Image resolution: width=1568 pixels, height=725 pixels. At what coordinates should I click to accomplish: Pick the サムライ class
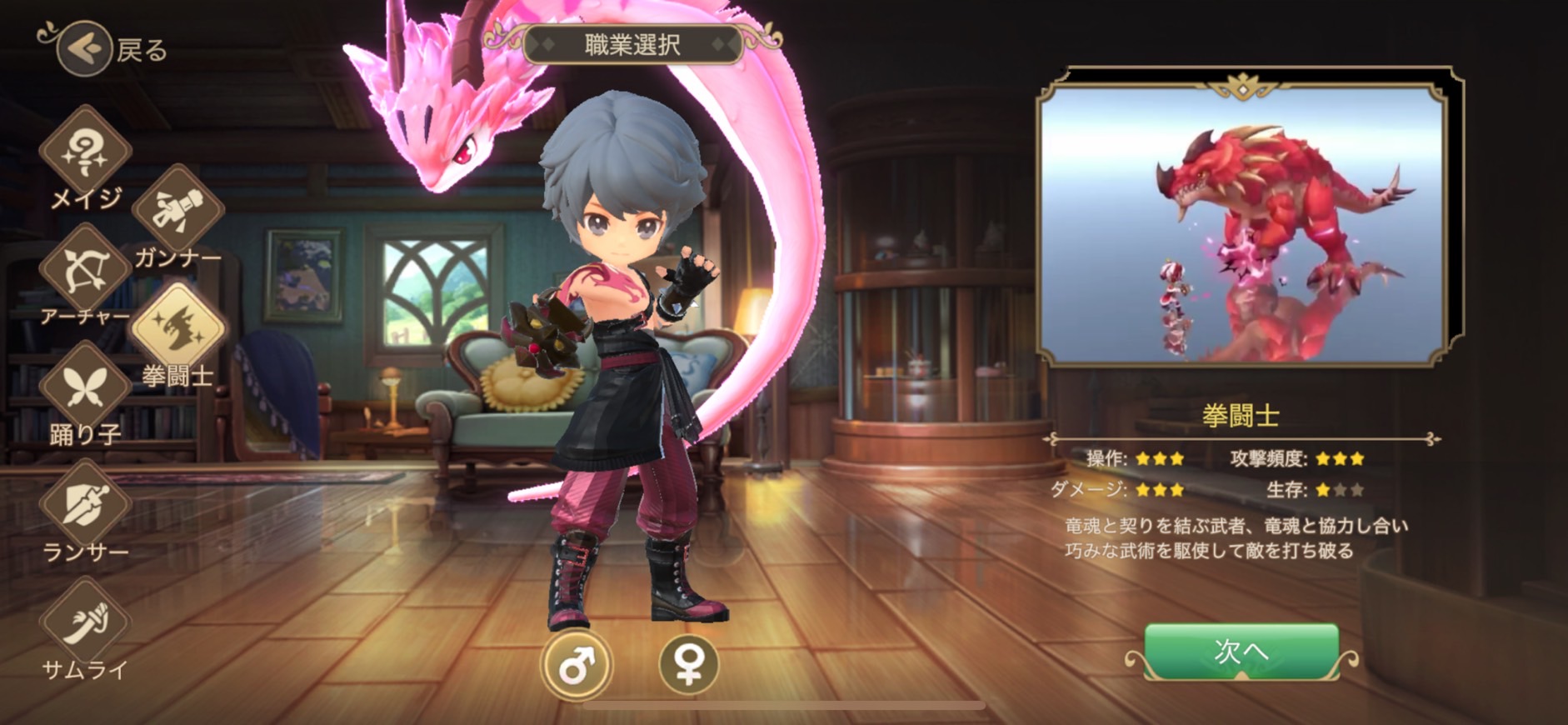click(85, 622)
